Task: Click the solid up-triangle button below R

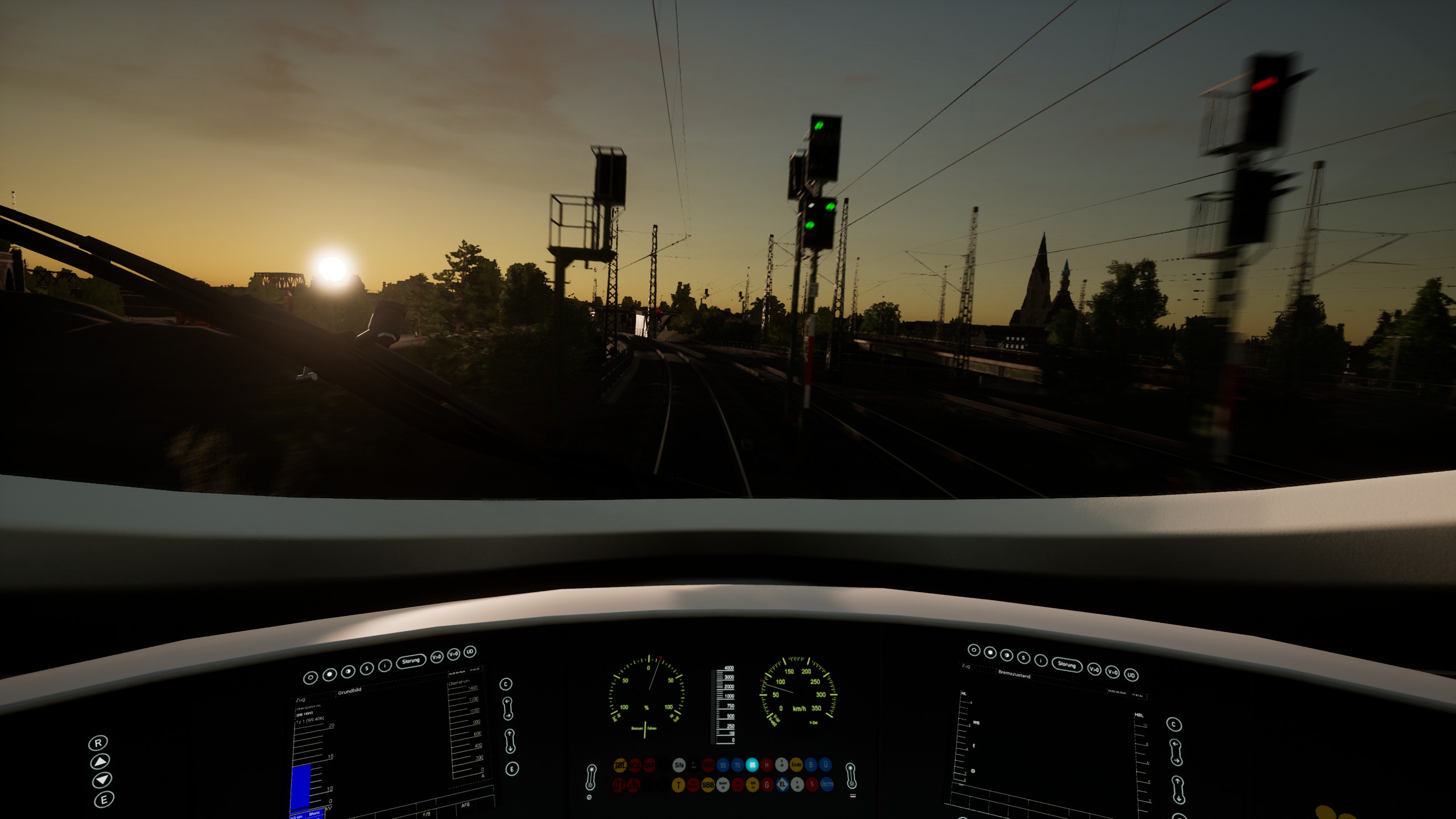Action: (100, 761)
